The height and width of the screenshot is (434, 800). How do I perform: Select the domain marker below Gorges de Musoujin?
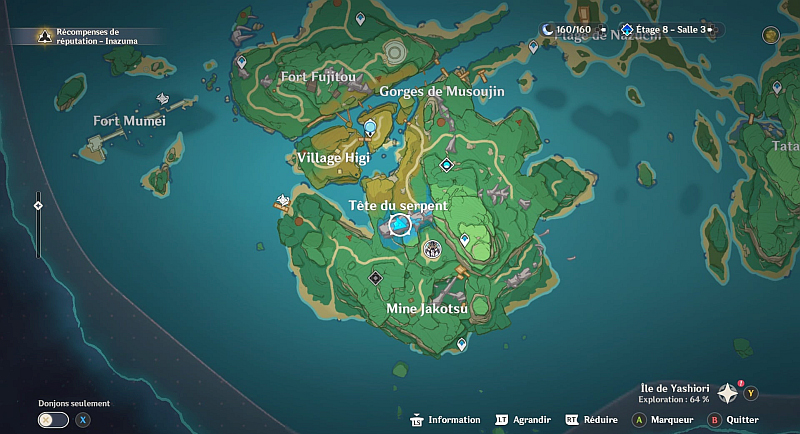coord(446,164)
